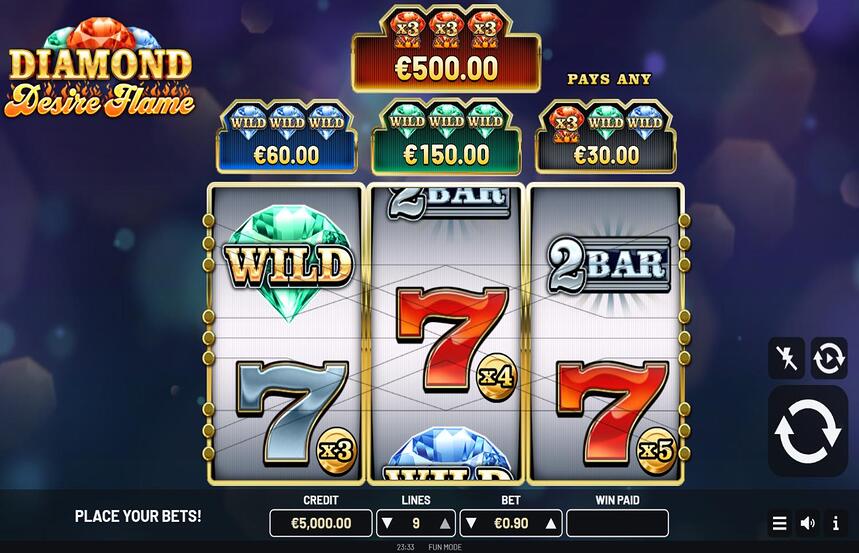Select the €150.00 green wild paytable panel
Screen dimensions: 859x553
click(446, 137)
